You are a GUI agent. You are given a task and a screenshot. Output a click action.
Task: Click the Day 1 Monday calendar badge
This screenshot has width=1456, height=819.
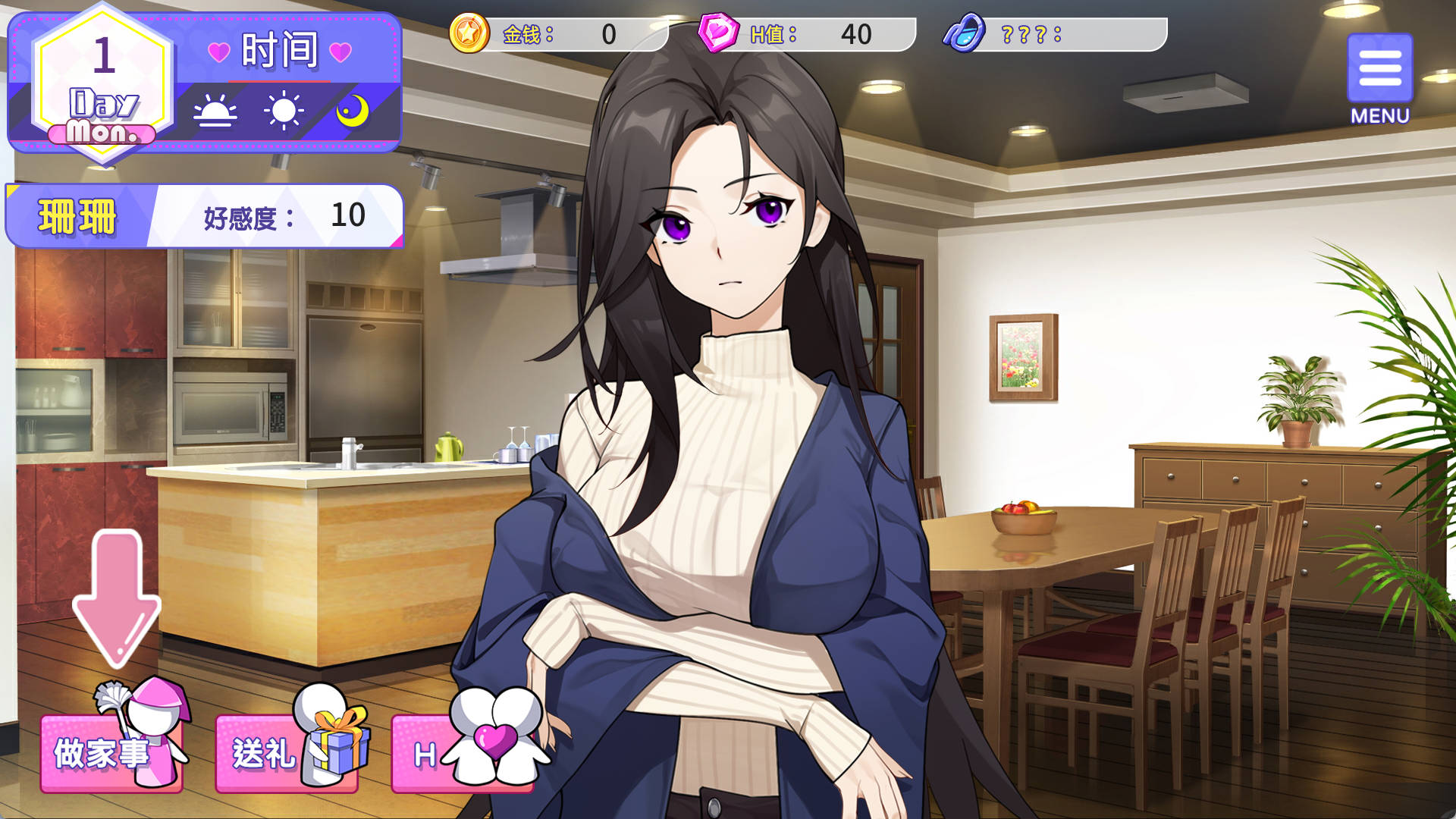[104, 85]
